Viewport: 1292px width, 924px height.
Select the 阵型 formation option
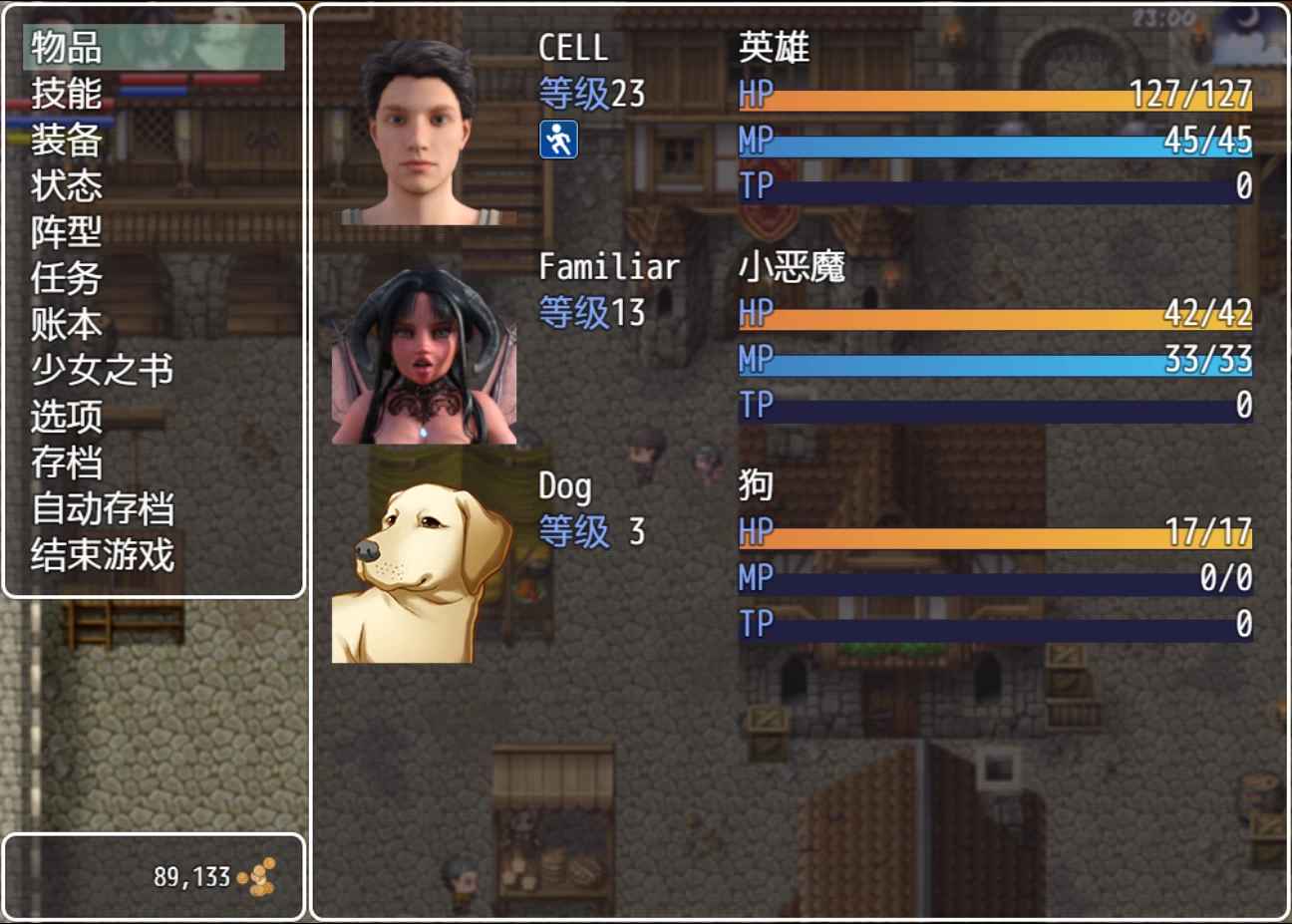(65, 233)
